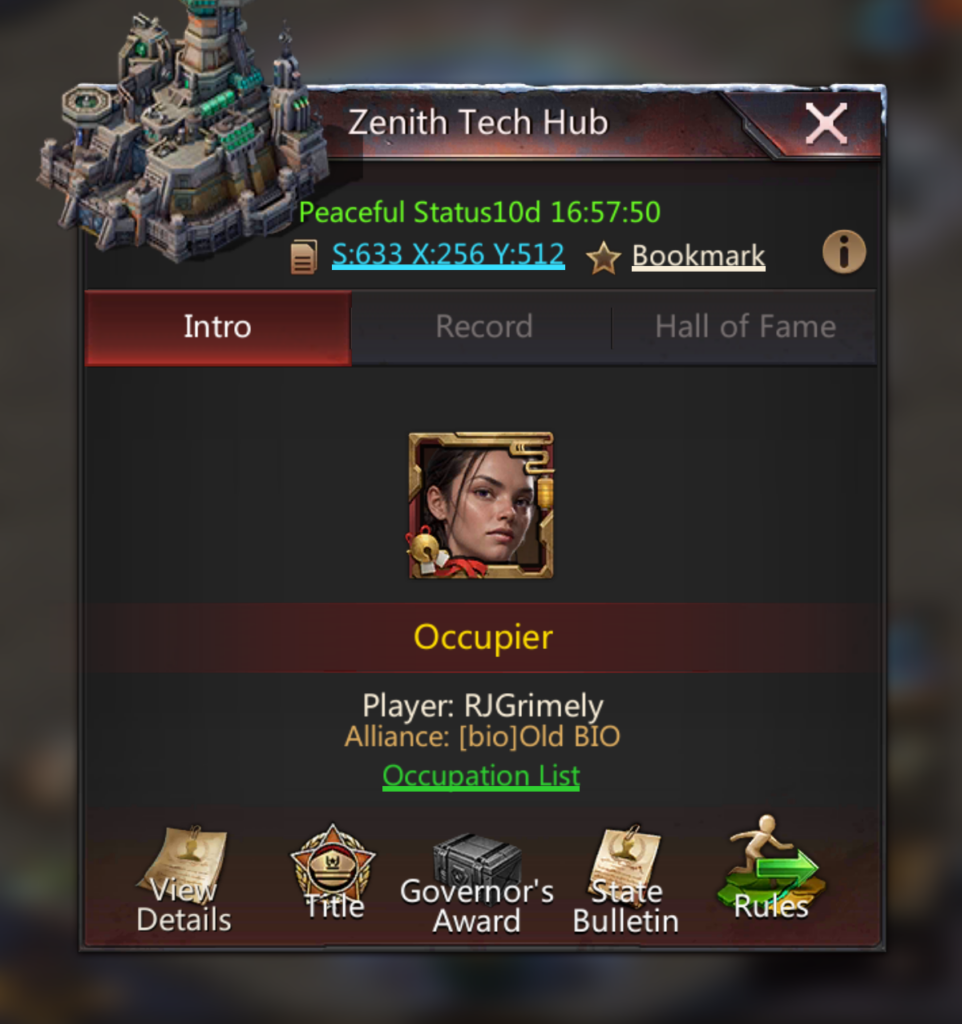Open the Occupation List link
The height and width of the screenshot is (1024, 962).
pyautogui.click(x=481, y=776)
